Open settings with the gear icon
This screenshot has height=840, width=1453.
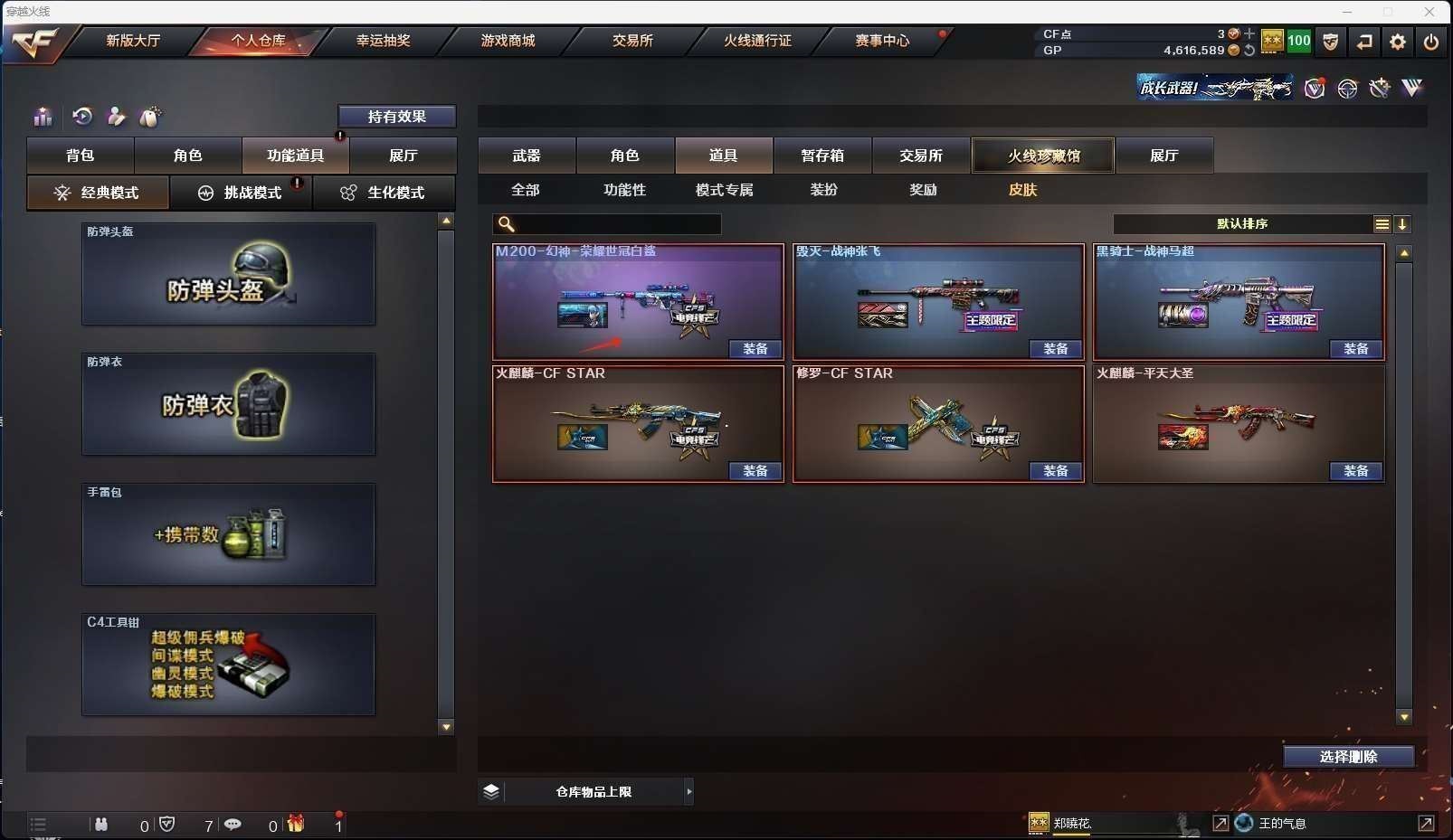pos(1398,42)
